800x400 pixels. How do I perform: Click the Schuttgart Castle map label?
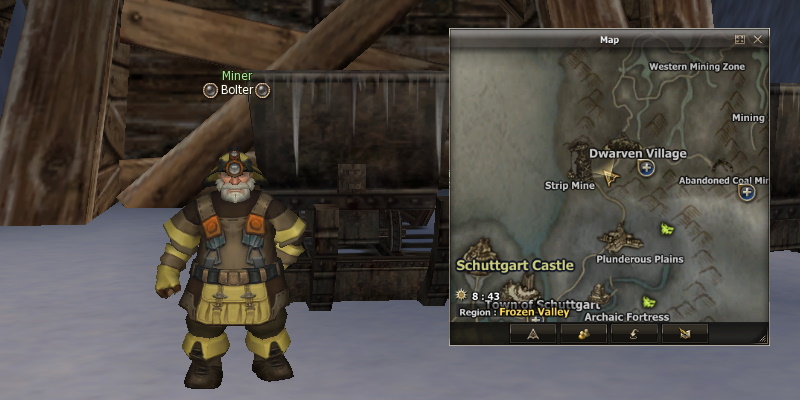[x=515, y=265]
